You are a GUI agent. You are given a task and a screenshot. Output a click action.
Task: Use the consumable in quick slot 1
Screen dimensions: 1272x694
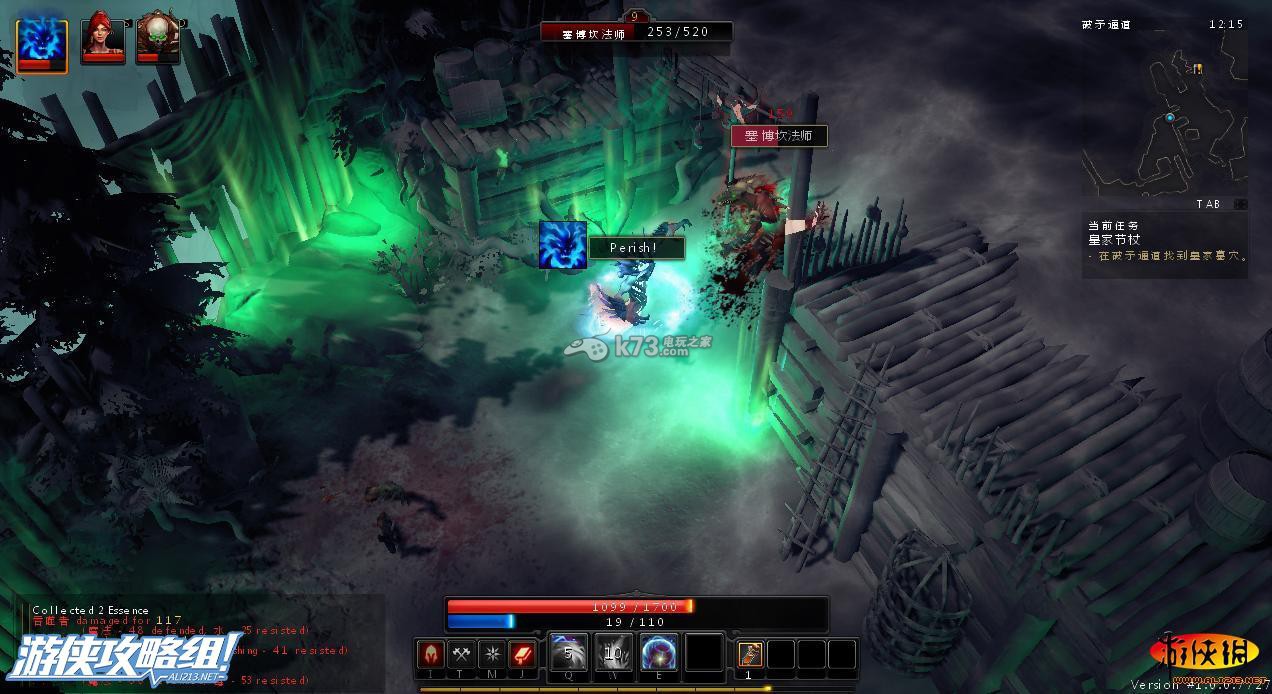click(x=750, y=654)
